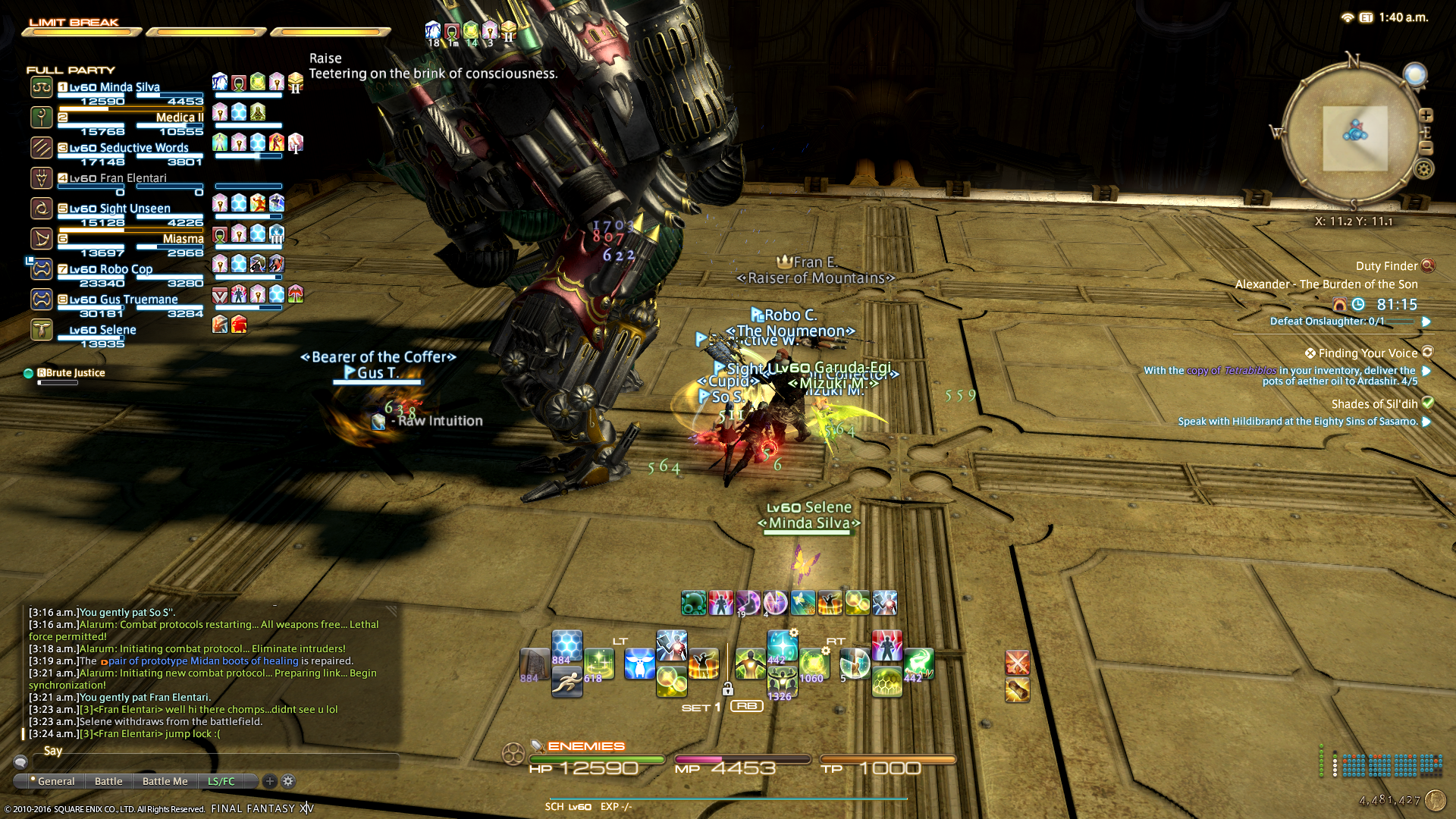Toggle the hotbar padlock icon

pos(727,689)
